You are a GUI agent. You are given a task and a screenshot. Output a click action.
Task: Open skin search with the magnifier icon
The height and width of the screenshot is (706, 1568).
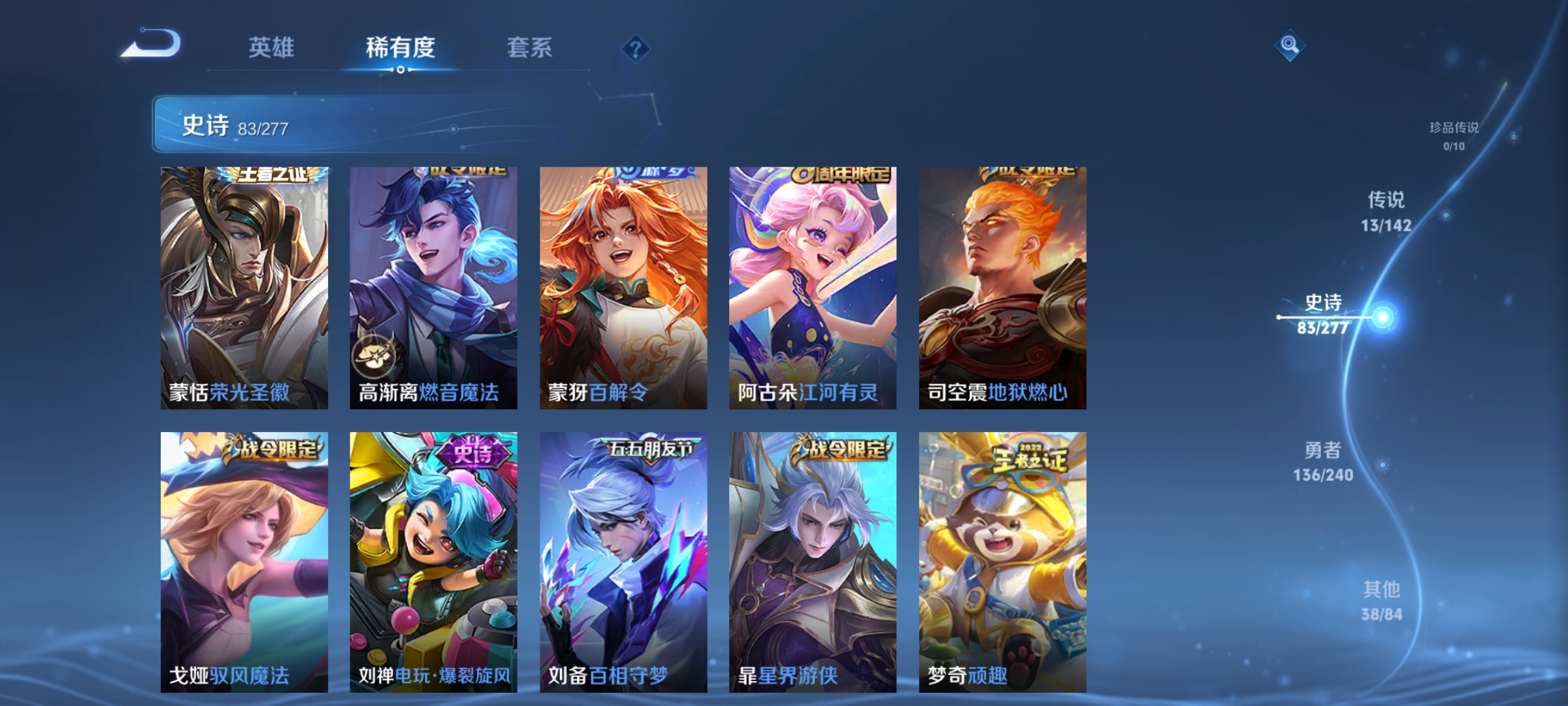tap(1289, 47)
